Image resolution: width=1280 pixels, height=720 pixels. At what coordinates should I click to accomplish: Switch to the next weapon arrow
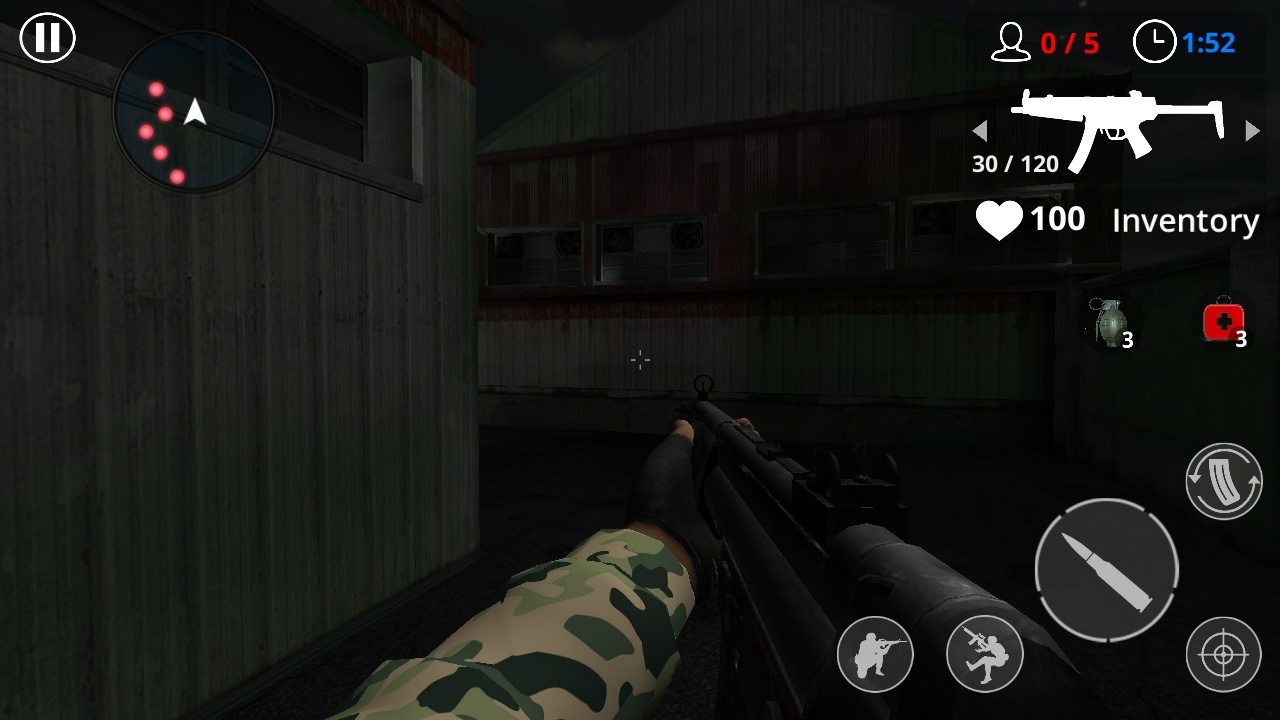tap(1252, 131)
